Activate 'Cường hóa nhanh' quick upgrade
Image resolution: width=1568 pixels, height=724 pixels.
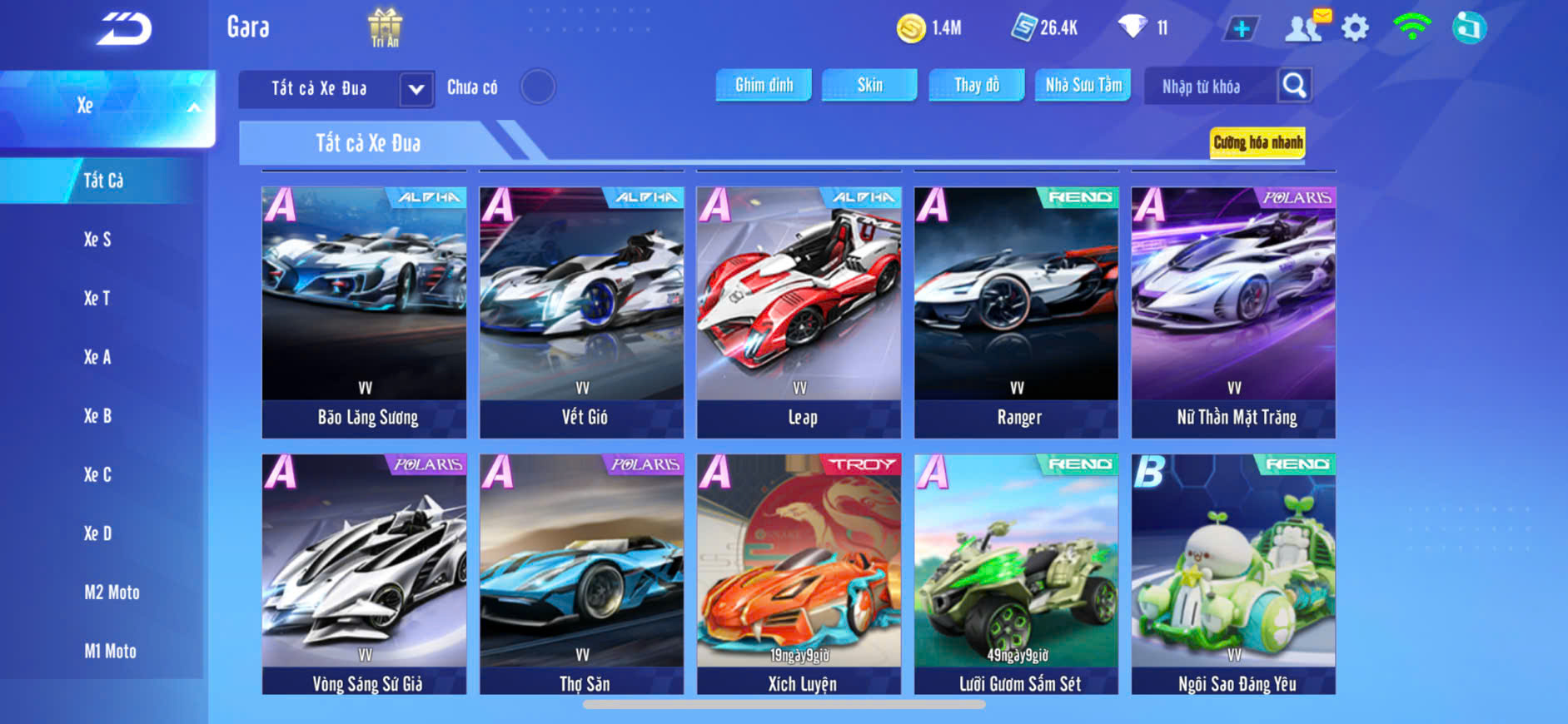pos(1257,142)
